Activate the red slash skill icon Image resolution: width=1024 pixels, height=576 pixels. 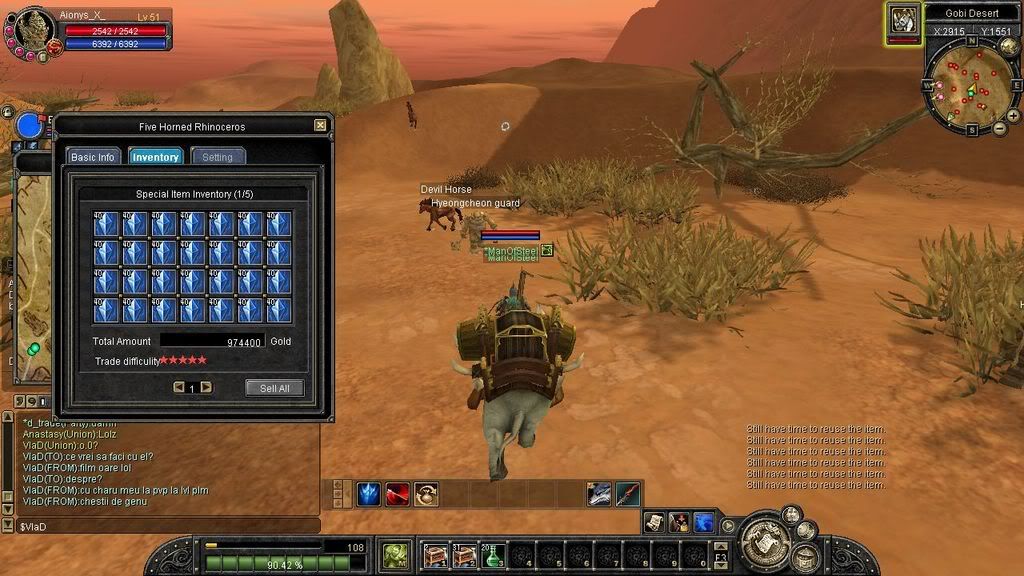(x=398, y=494)
